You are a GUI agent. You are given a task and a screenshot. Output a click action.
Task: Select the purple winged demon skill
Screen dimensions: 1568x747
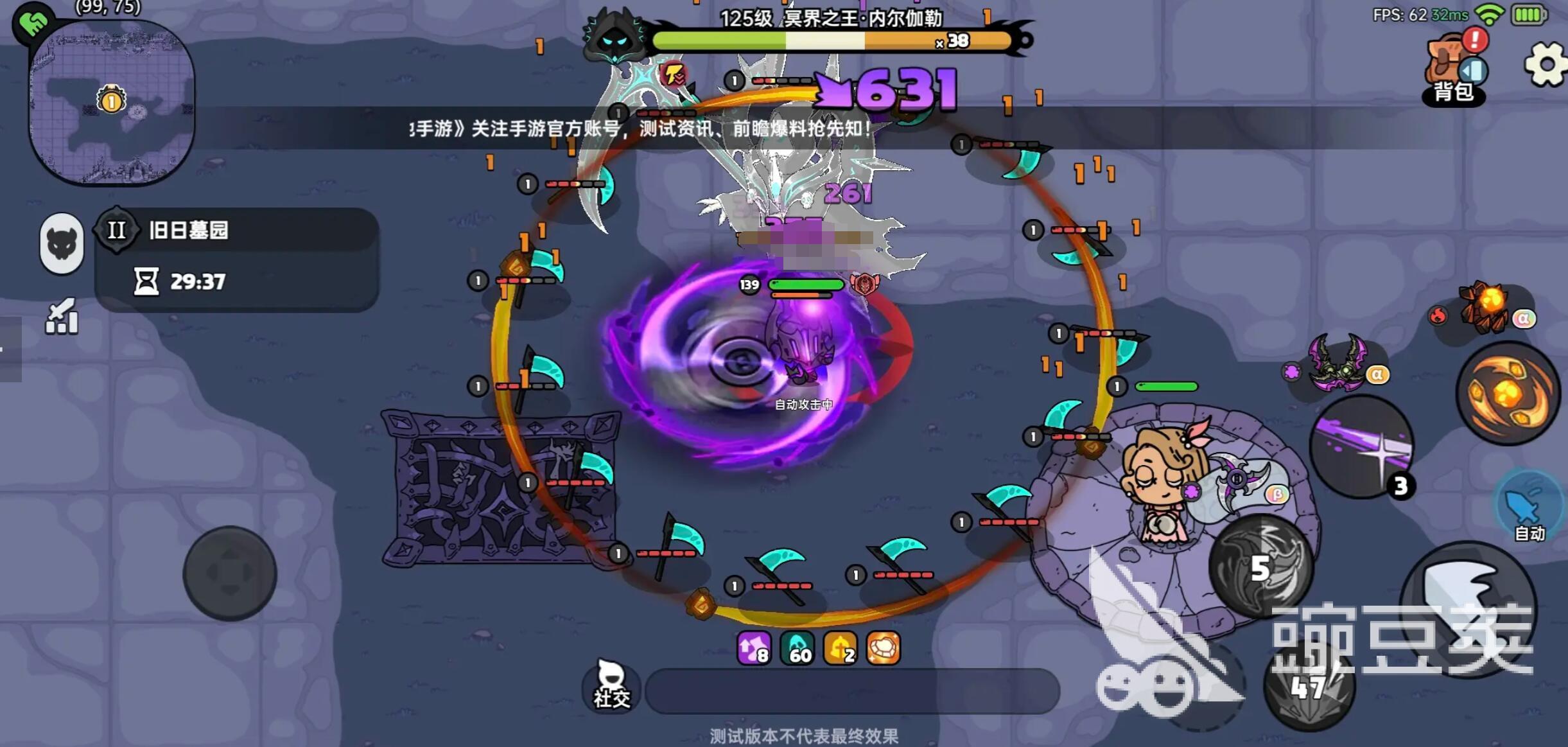click(x=1339, y=363)
